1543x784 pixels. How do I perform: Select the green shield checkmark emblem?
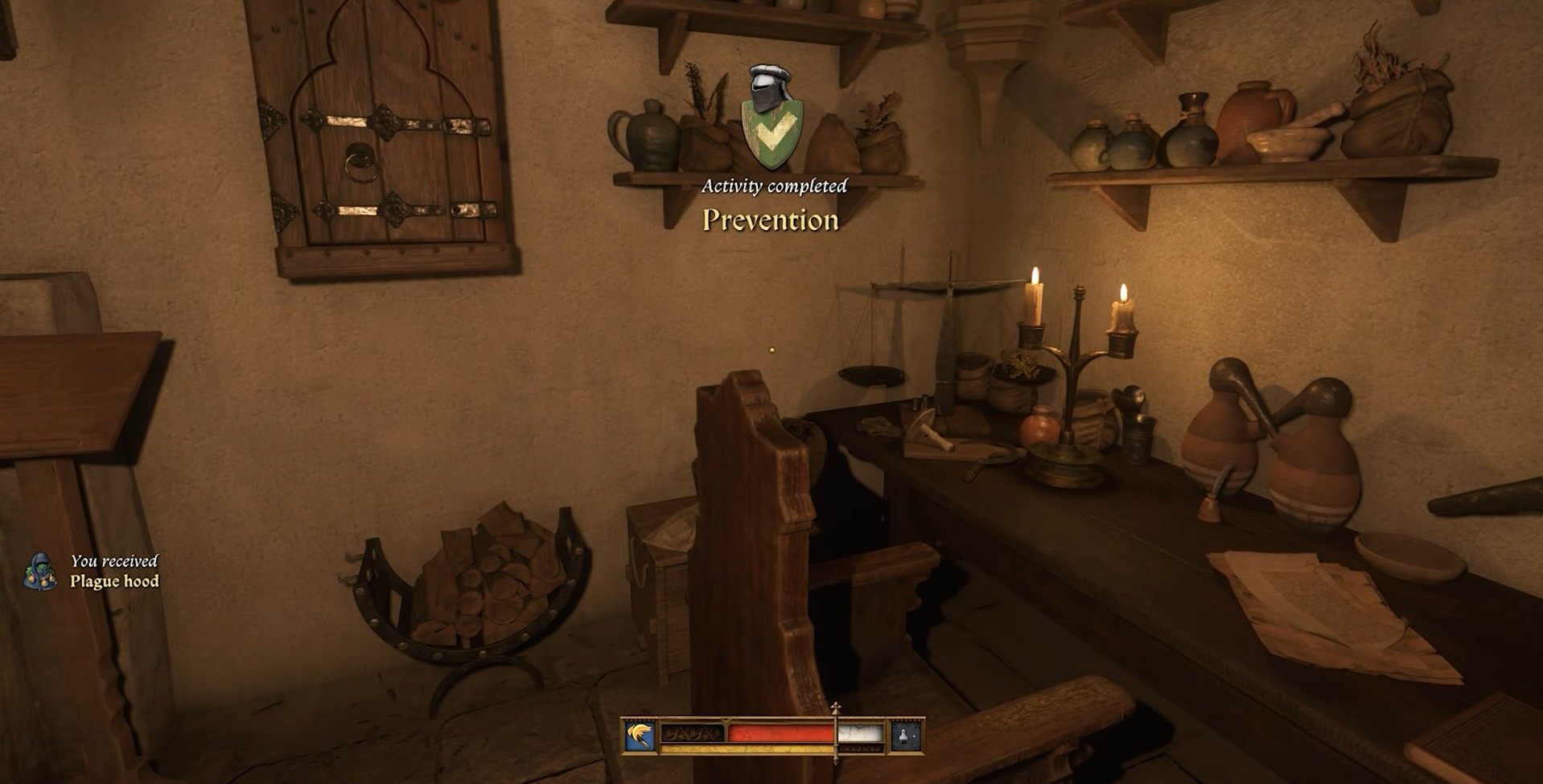(771, 133)
